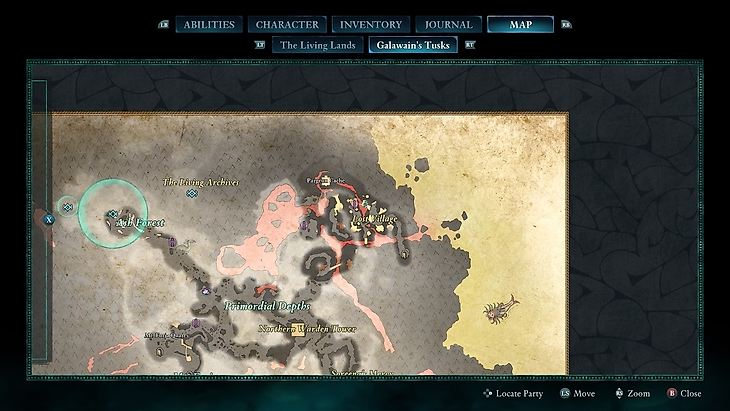Click the Primordial Depths area label
This screenshot has height=411, width=730.
coord(268,305)
